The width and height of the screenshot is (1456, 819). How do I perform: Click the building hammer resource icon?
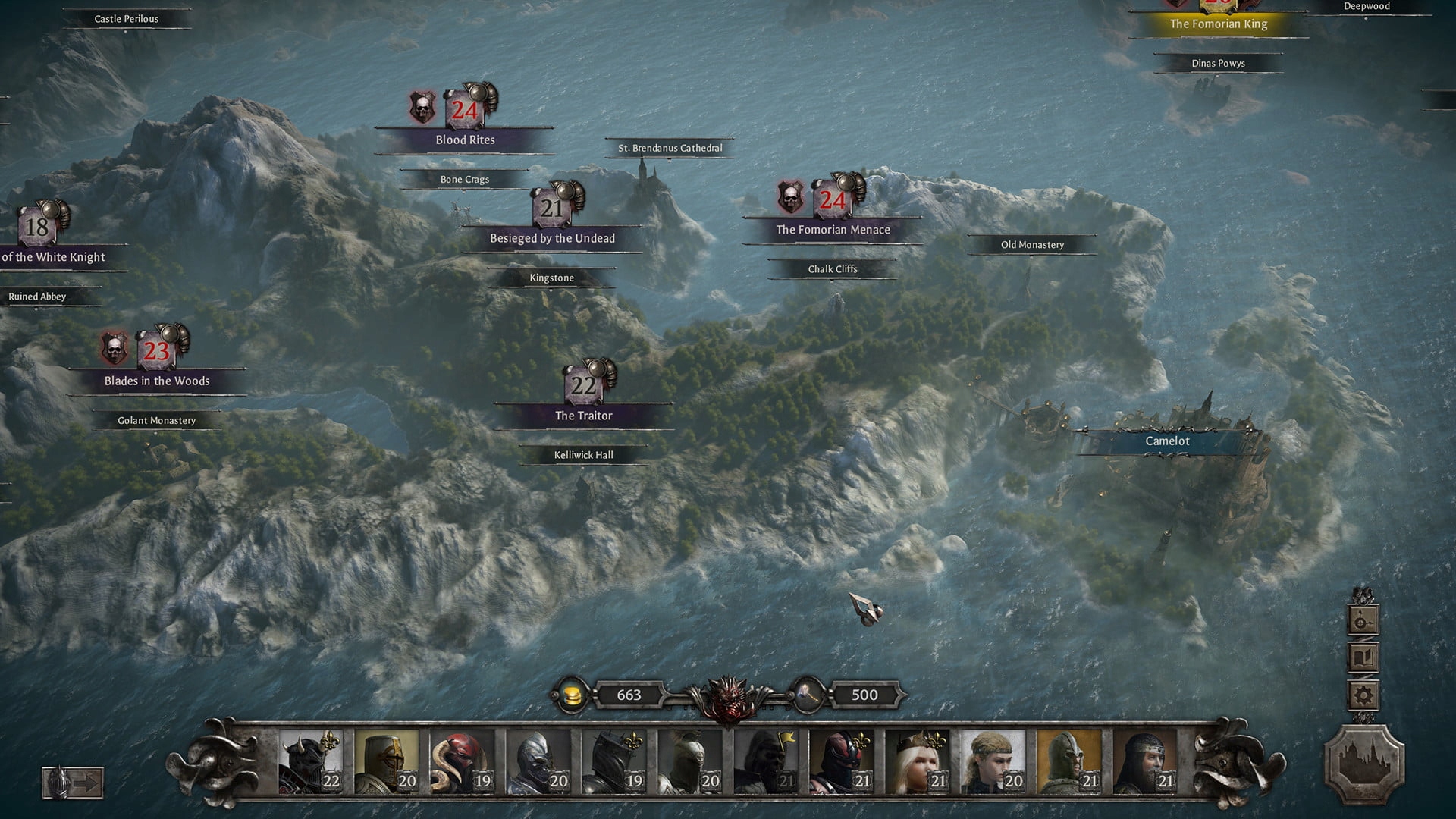[x=807, y=695]
